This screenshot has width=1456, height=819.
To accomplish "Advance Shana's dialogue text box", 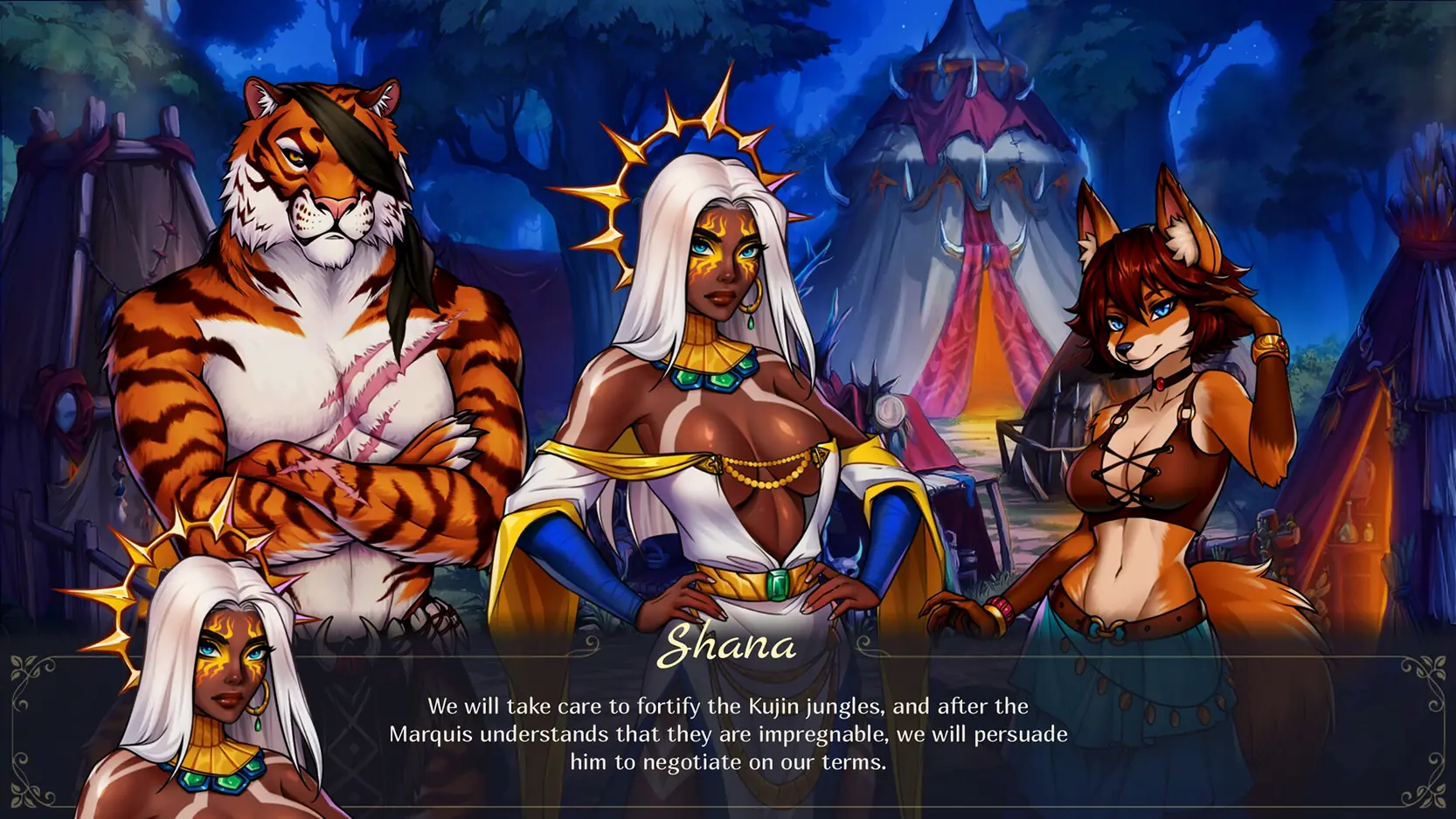I will (728, 733).
